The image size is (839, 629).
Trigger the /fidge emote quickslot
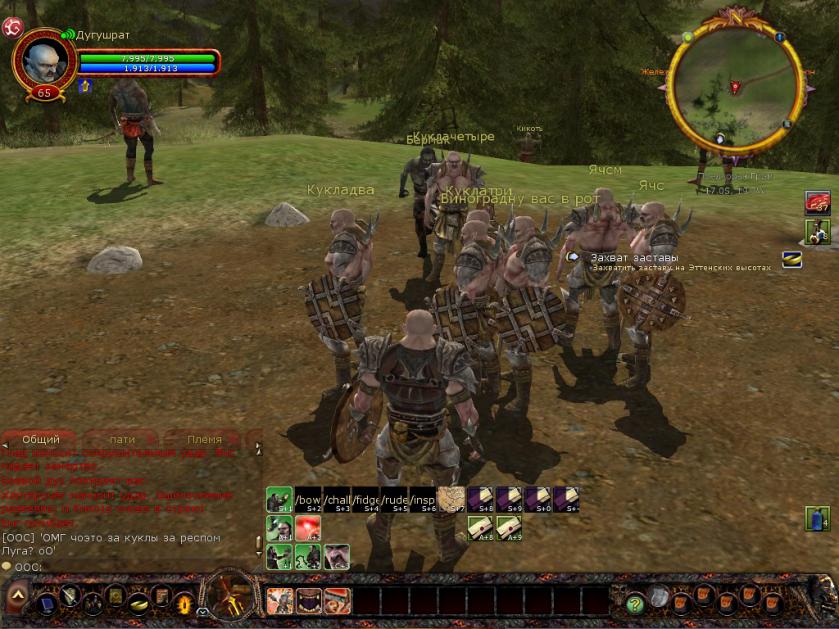pyautogui.click(x=366, y=499)
